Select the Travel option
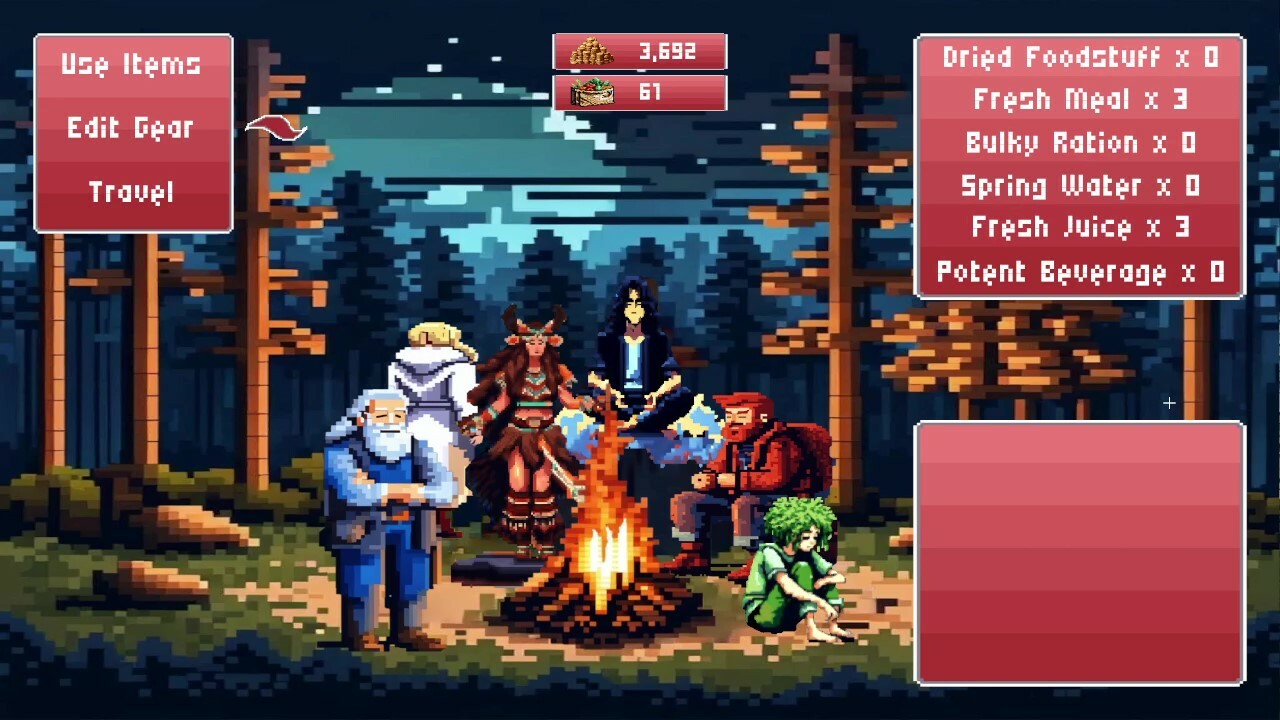The width and height of the screenshot is (1280, 720). (131, 191)
